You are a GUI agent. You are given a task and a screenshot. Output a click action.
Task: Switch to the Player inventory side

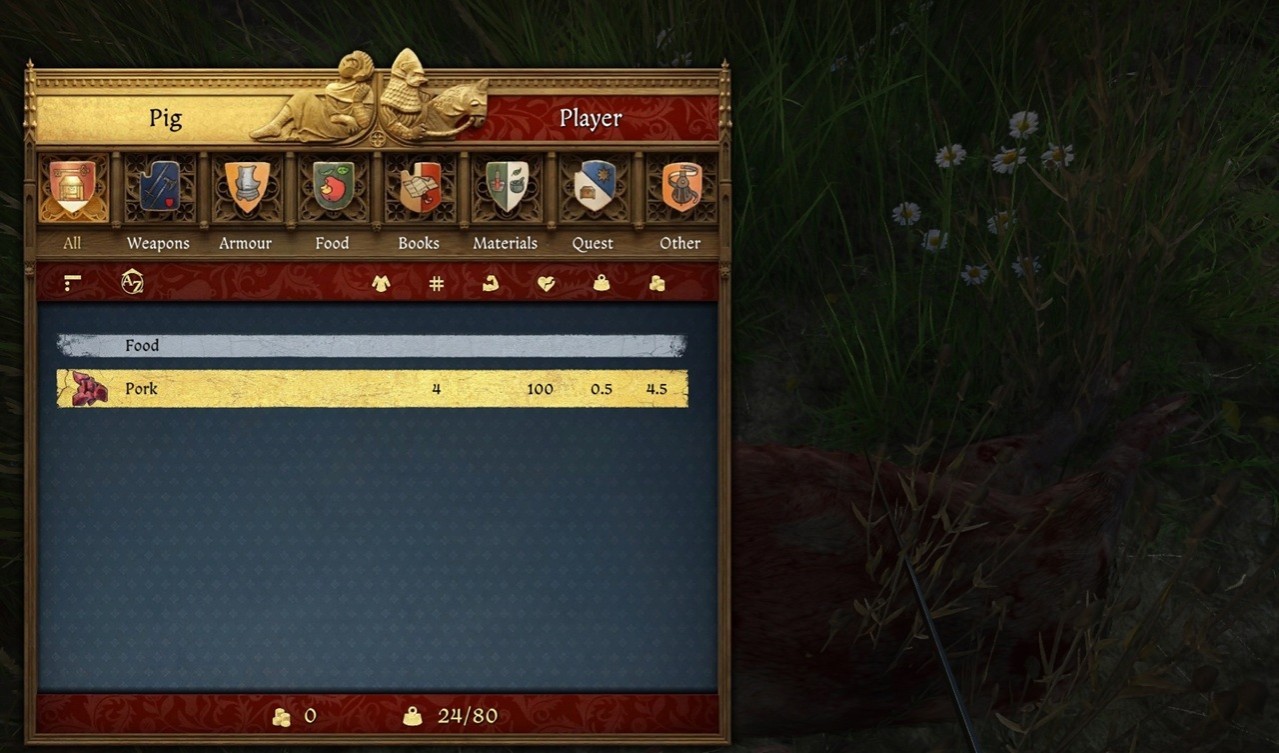[590, 119]
